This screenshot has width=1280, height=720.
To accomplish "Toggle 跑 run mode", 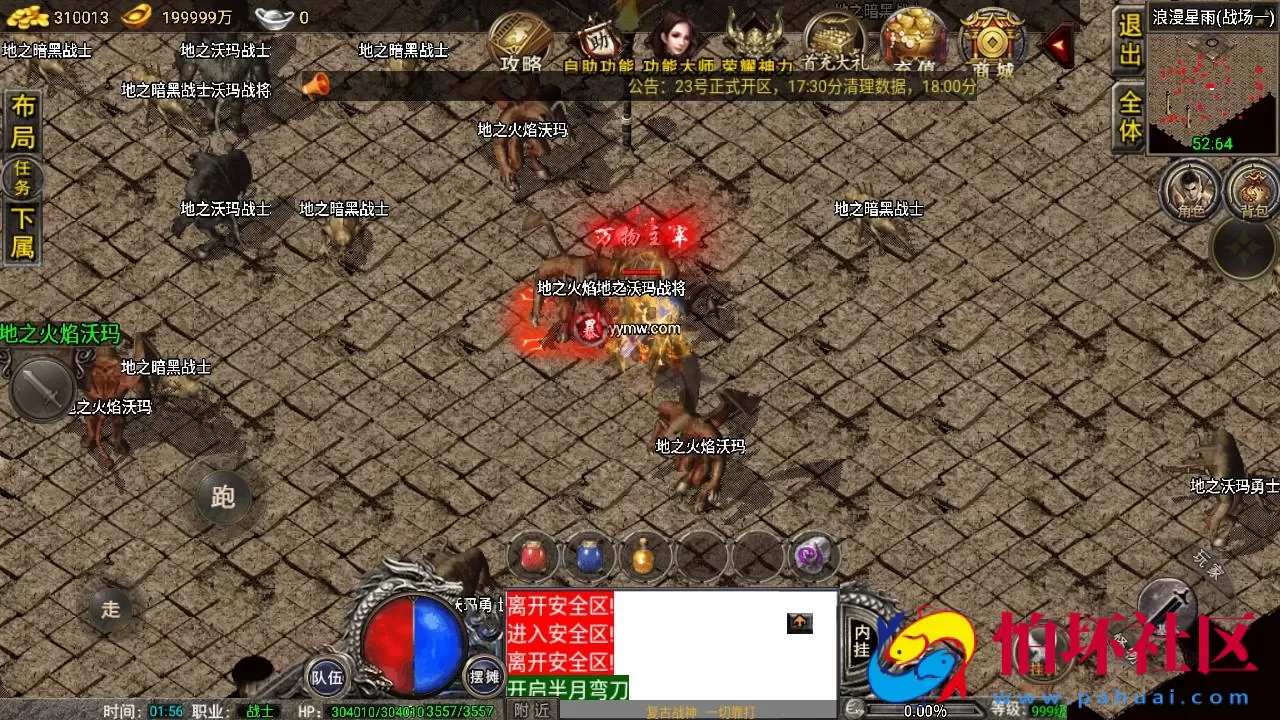I will 222,497.
